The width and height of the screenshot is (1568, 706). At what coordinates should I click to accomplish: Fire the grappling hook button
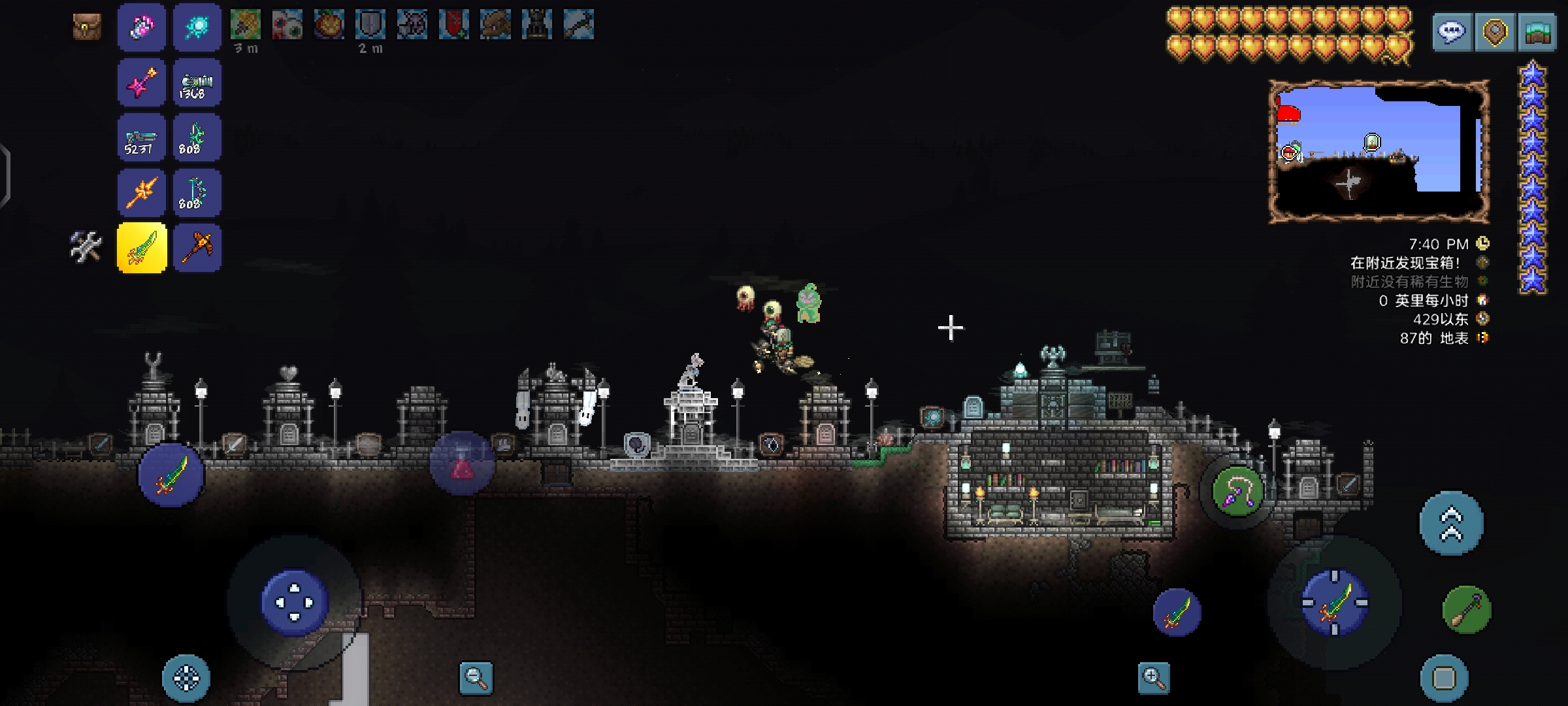pos(1237,491)
